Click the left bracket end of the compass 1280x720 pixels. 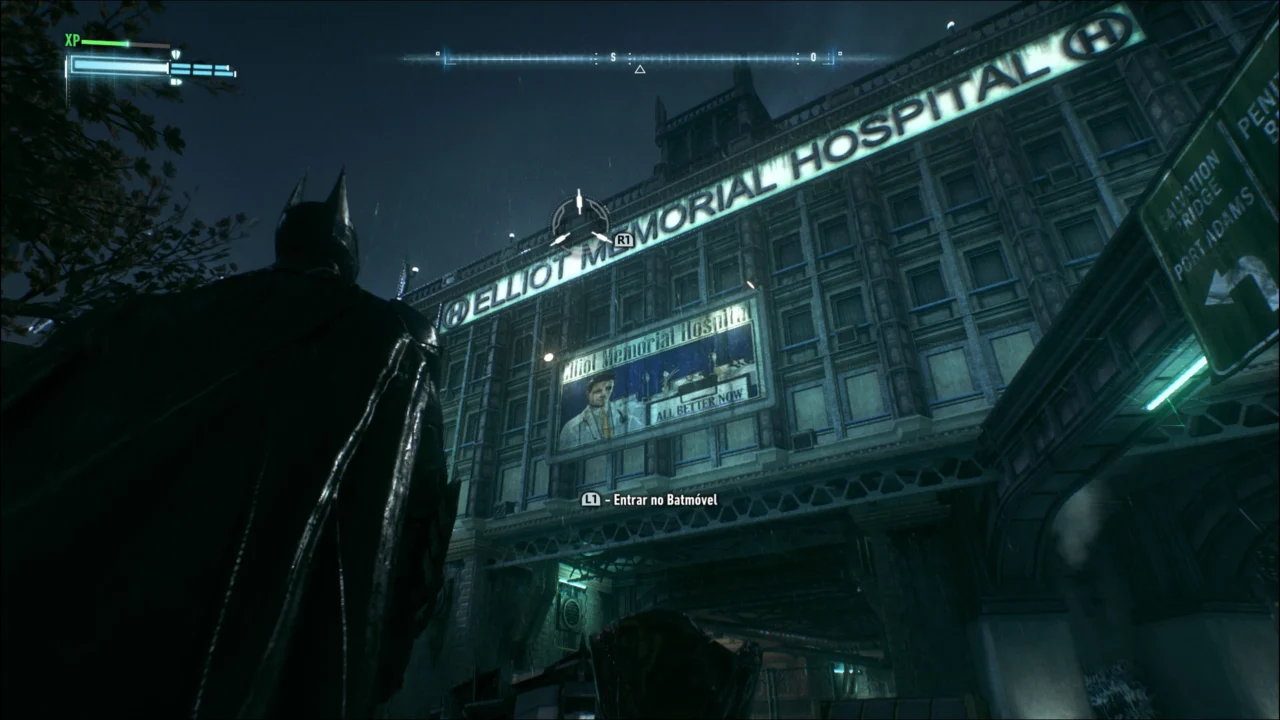click(447, 59)
